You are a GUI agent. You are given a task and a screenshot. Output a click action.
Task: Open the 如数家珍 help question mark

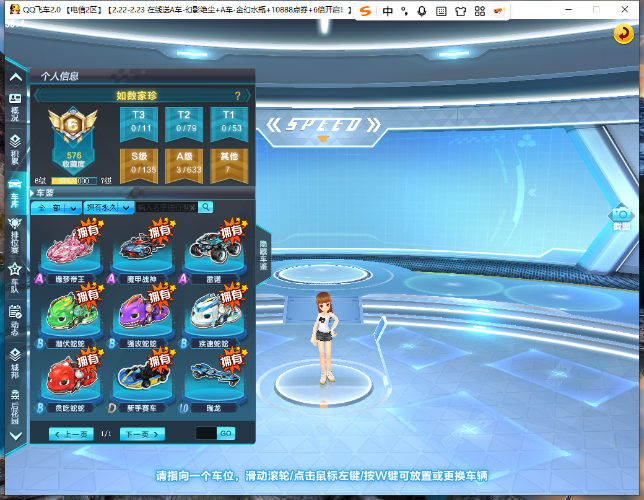coord(237,96)
